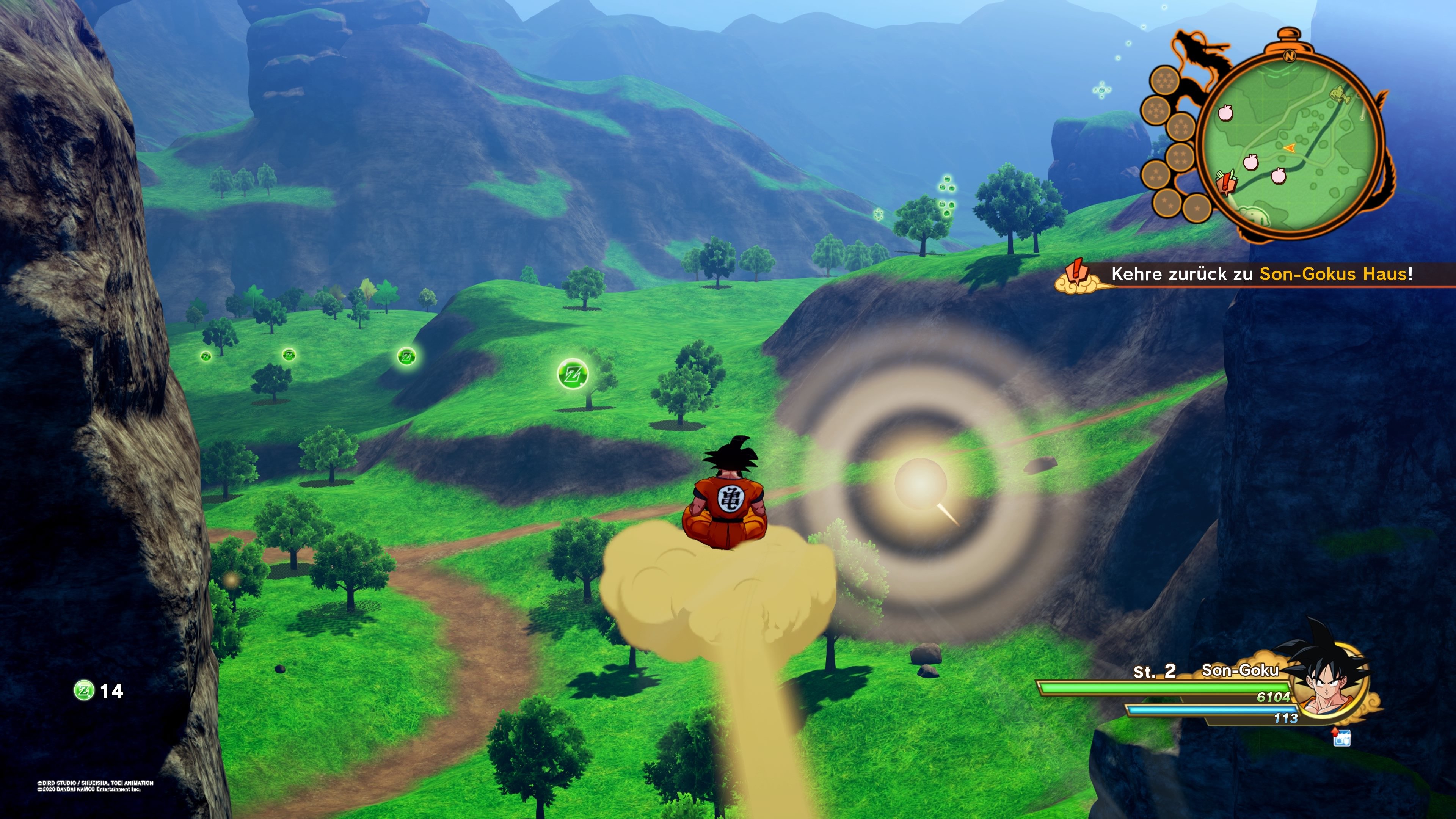Click the fish marker on the minimap
Image resolution: width=1456 pixels, height=819 pixels.
pos(1338,94)
